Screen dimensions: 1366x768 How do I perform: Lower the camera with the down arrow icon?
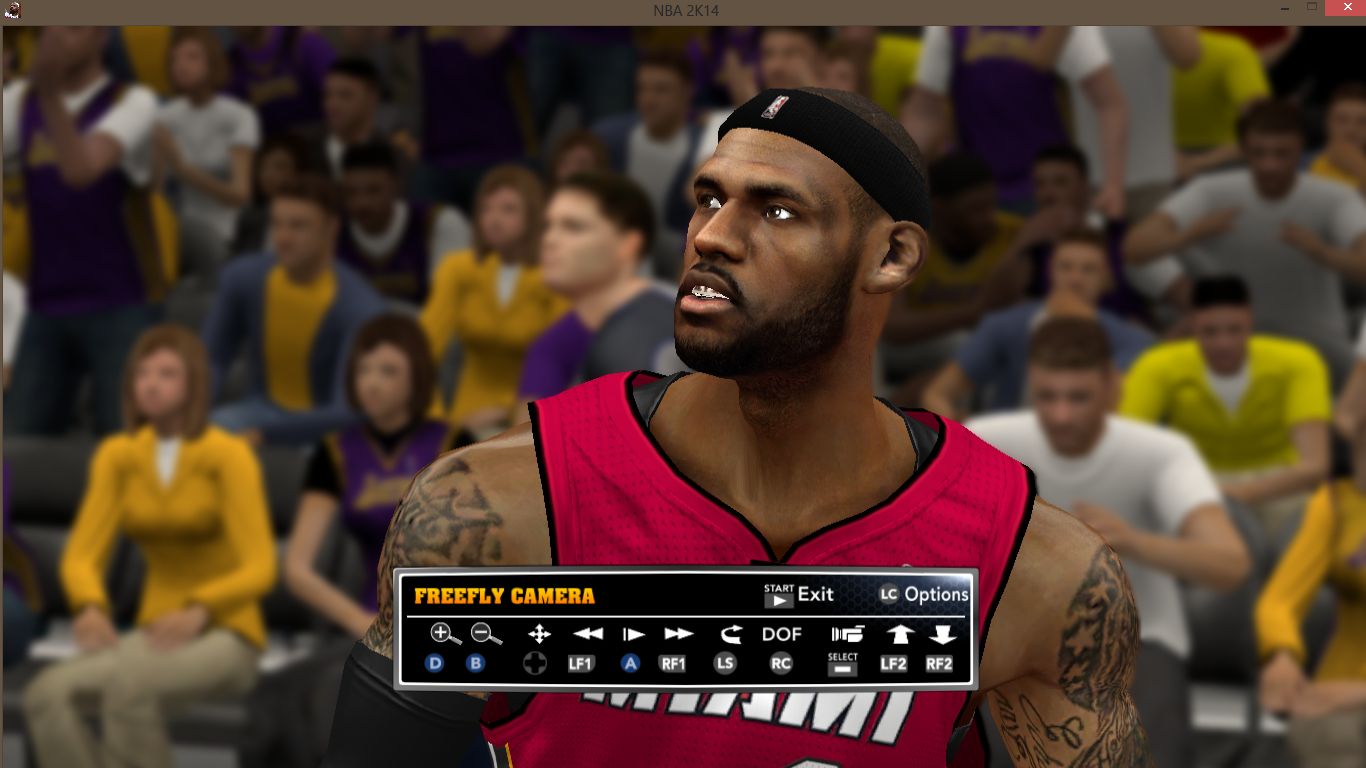tap(942, 633)
